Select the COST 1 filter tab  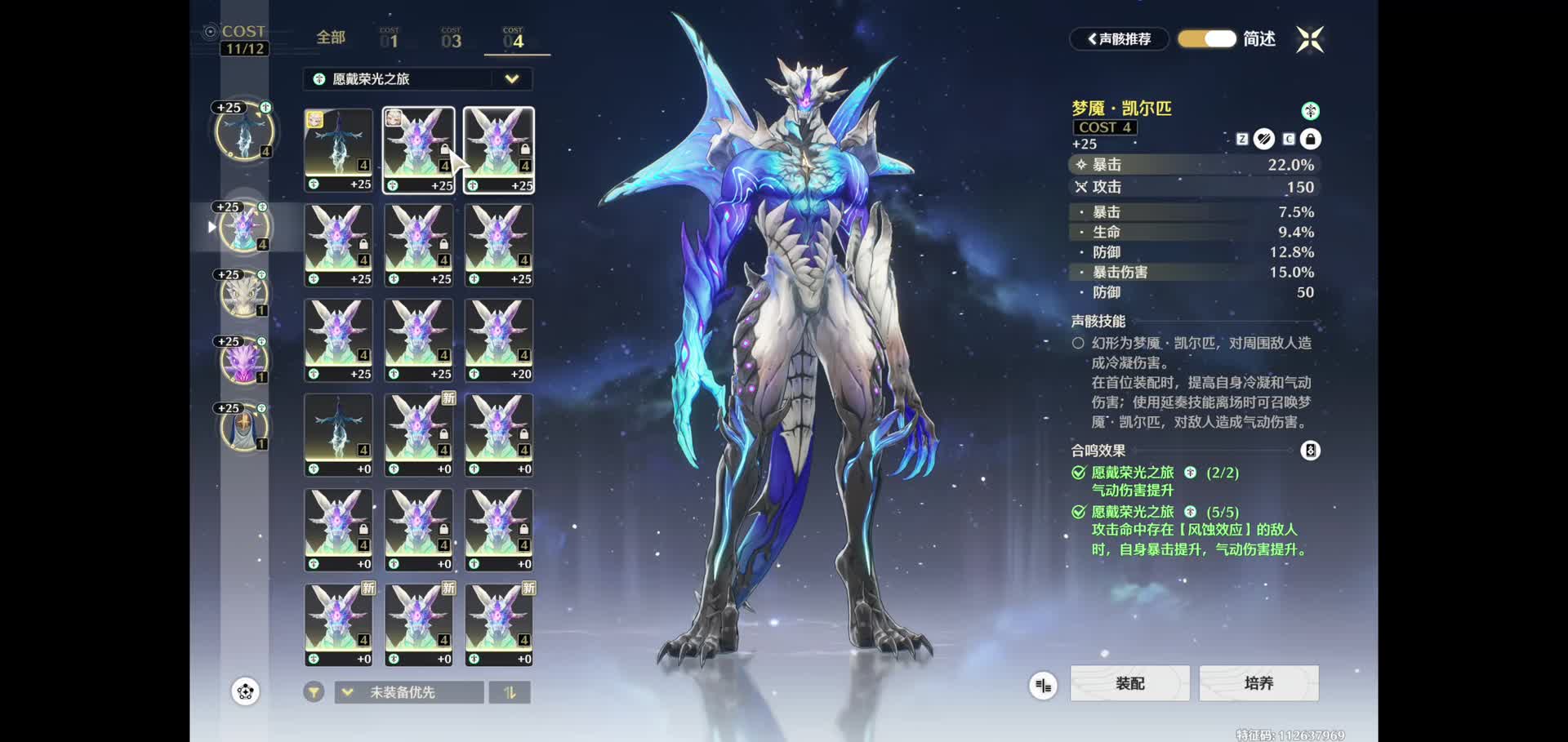[x=390, y=38]
